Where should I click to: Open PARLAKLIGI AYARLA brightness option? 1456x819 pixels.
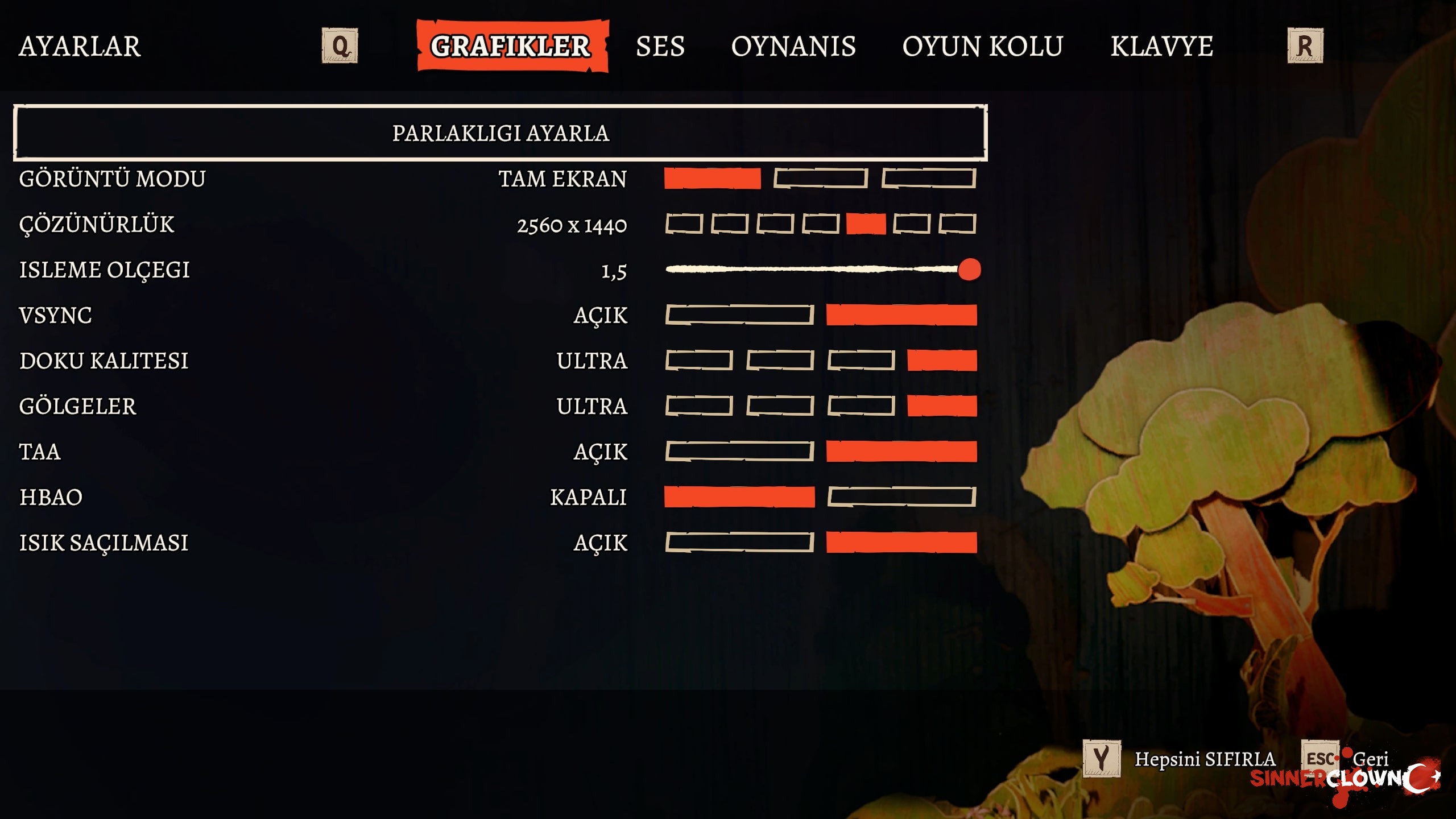[500, 133]
